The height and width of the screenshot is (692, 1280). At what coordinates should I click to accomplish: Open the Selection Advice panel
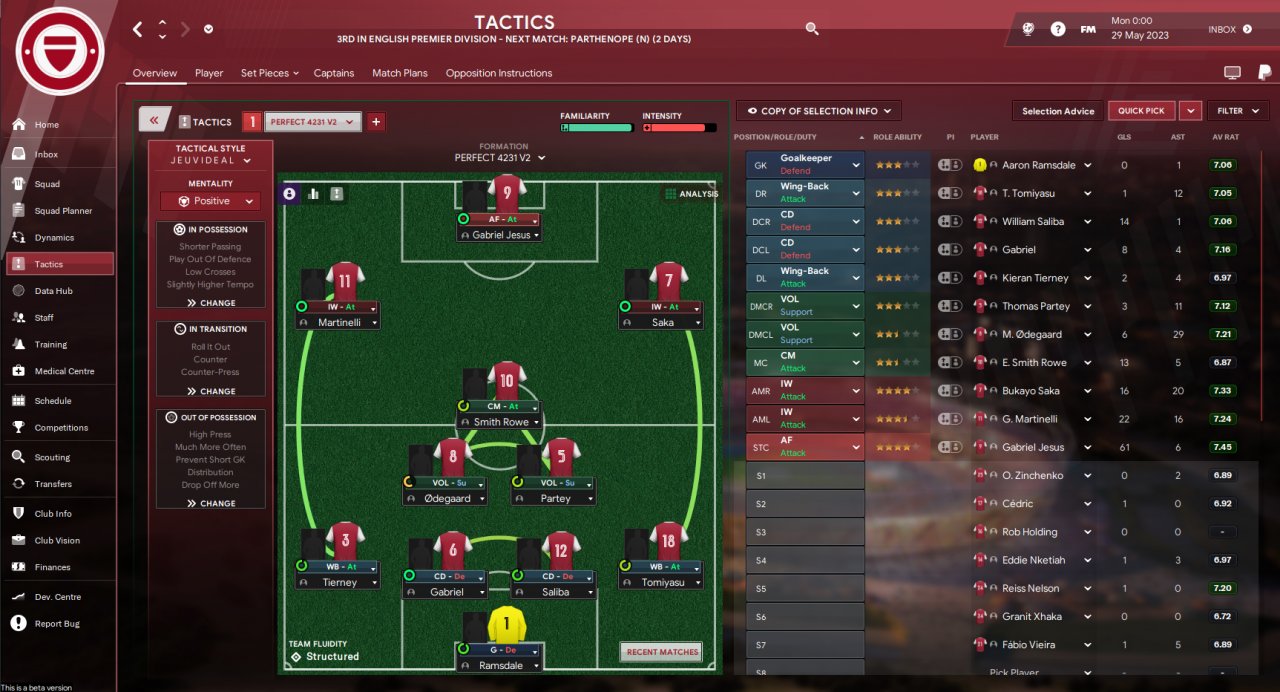1058,111
